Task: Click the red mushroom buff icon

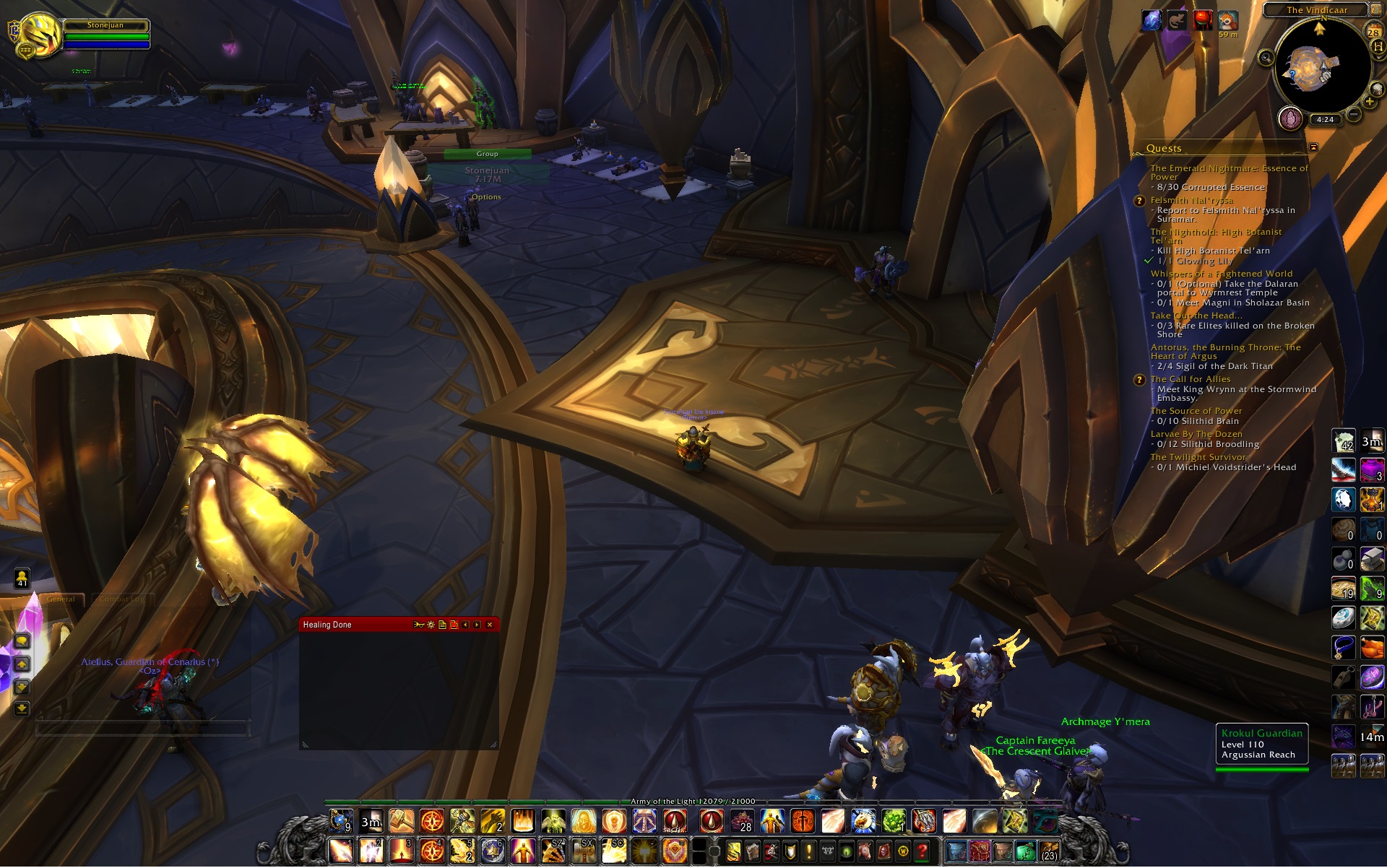Action: point(1202,20)
